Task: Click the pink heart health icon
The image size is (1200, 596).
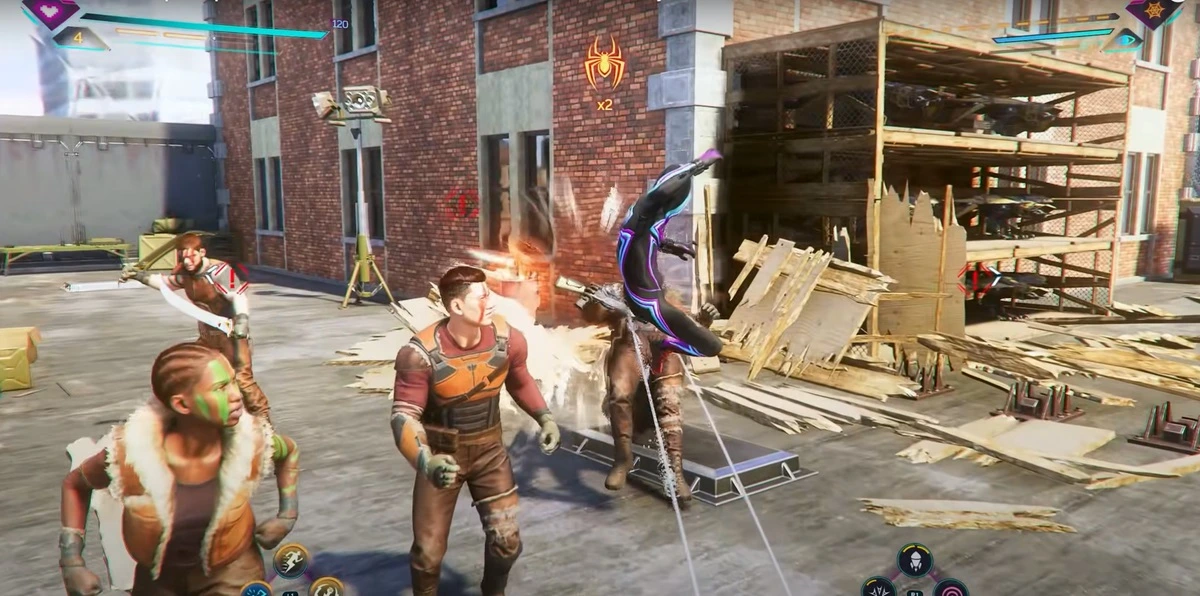Action: (51, 10)
